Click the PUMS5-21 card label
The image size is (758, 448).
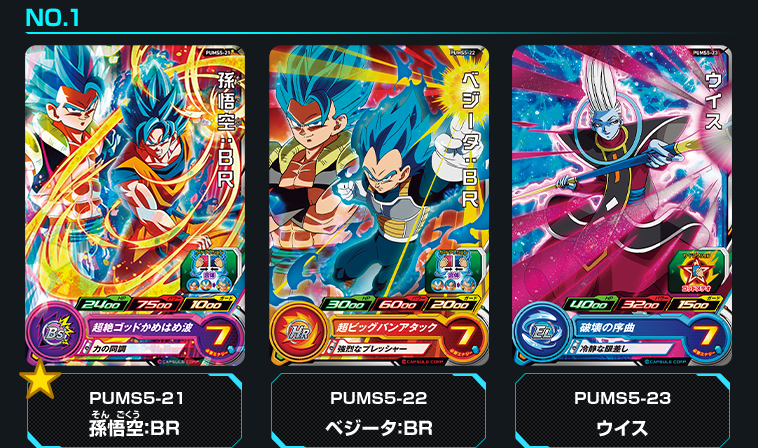pos(134,410)
